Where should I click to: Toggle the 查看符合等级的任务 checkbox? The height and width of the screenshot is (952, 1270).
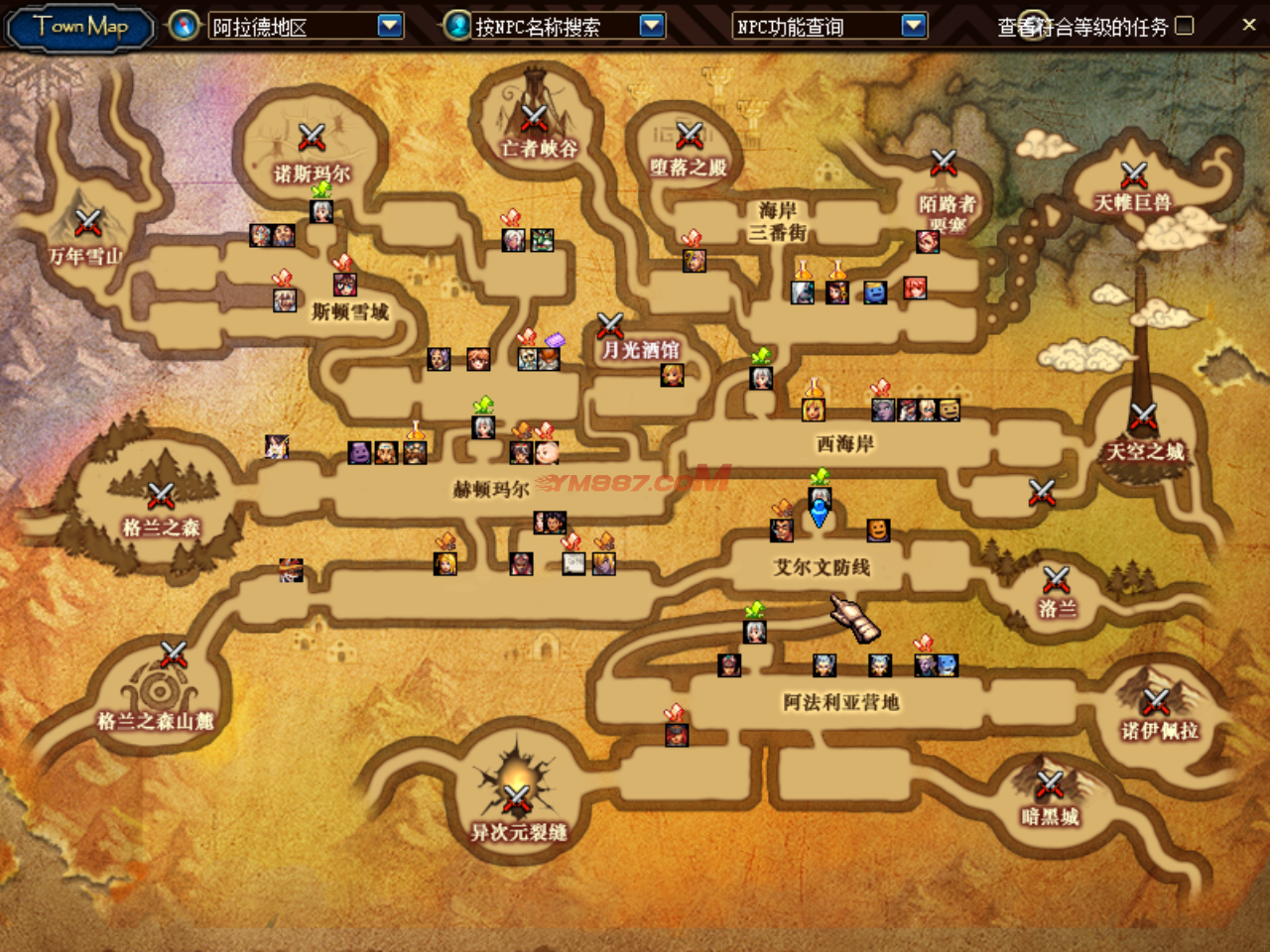coord(1185,26)
